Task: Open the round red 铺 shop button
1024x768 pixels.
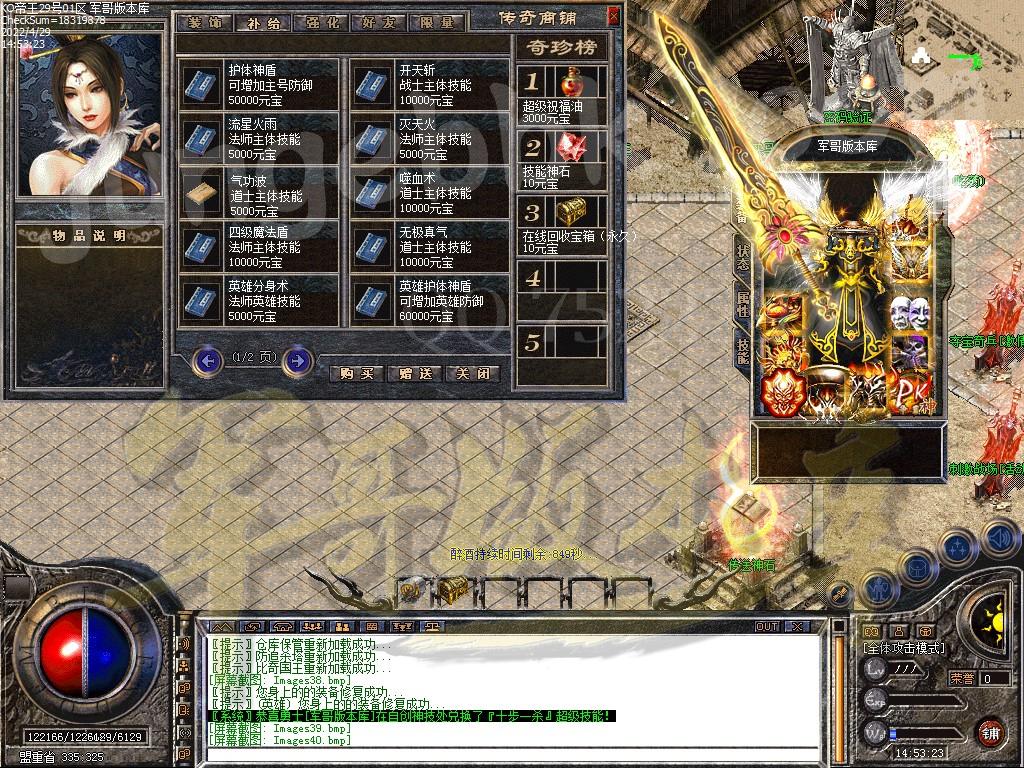Action: point(990,732)
